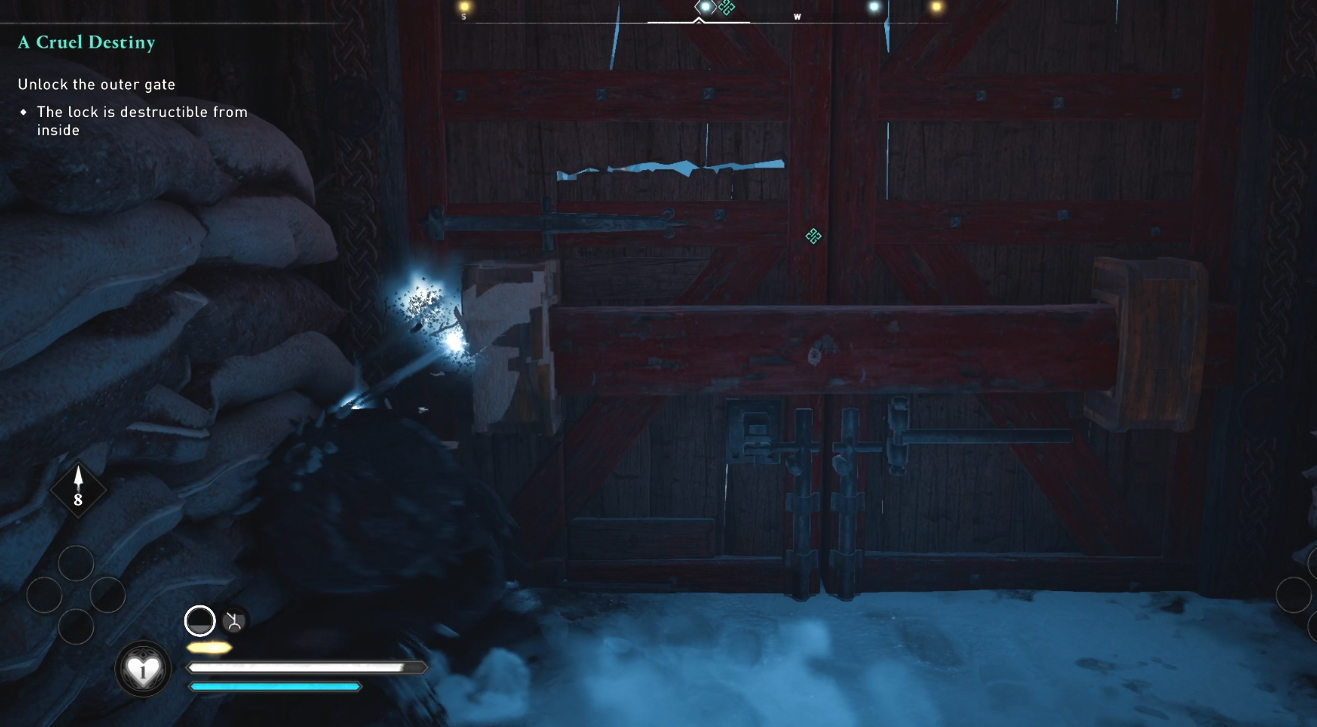Select the diamond-framed white marker on the compass
This screenshot has width=1317, height=727.
[705, 7]
